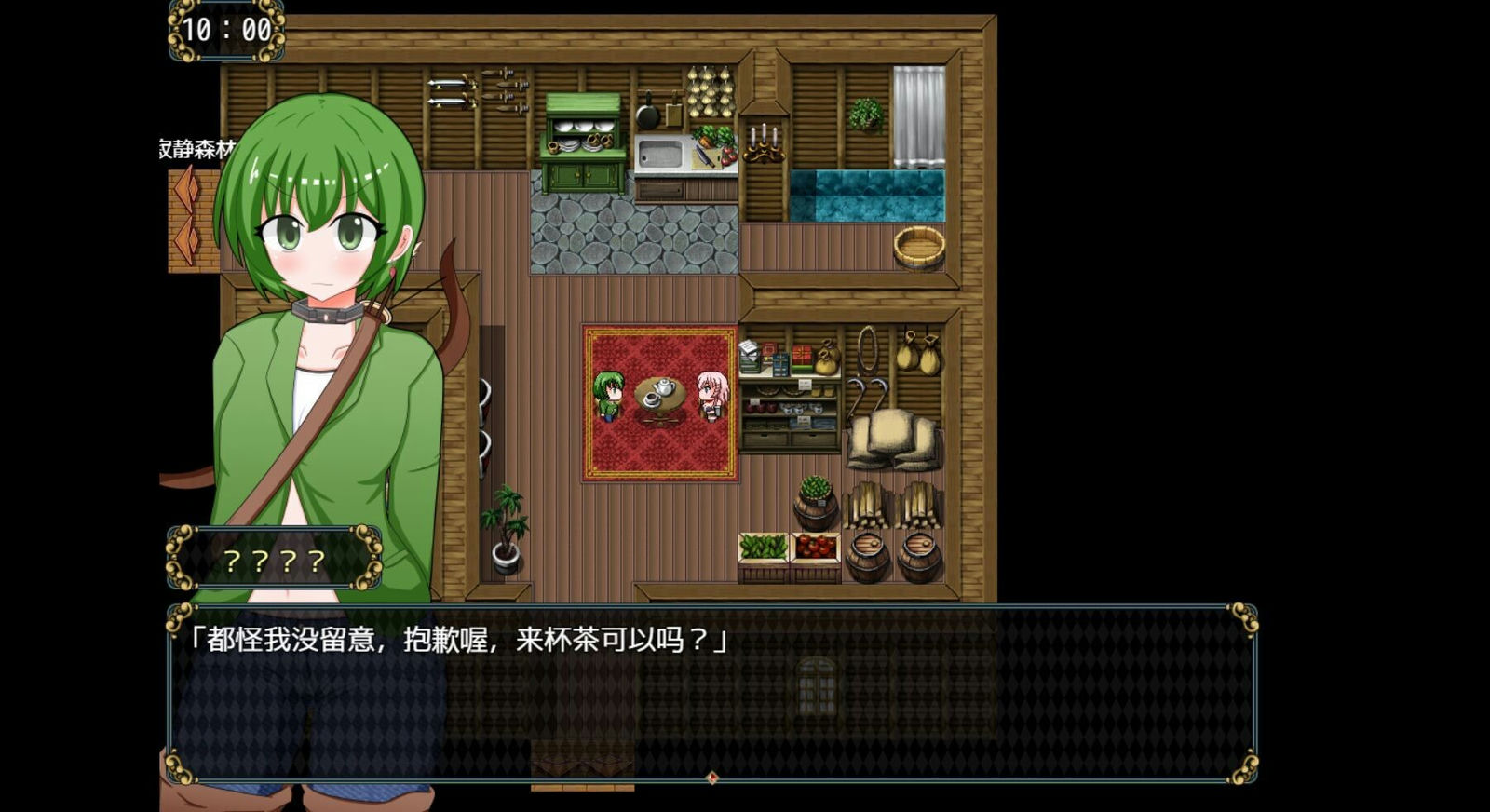Image resolution: width=1490 pixels, height=812 pixels.
Task: Click the red crate of tomatoes
Action: click(816, 548)
